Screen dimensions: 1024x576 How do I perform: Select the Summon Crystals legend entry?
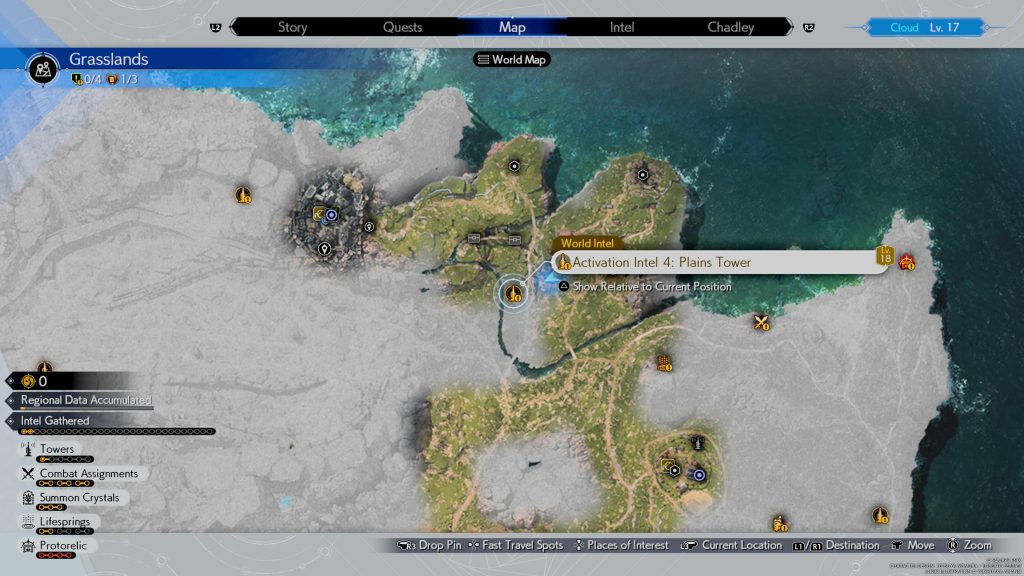[78, 497]
